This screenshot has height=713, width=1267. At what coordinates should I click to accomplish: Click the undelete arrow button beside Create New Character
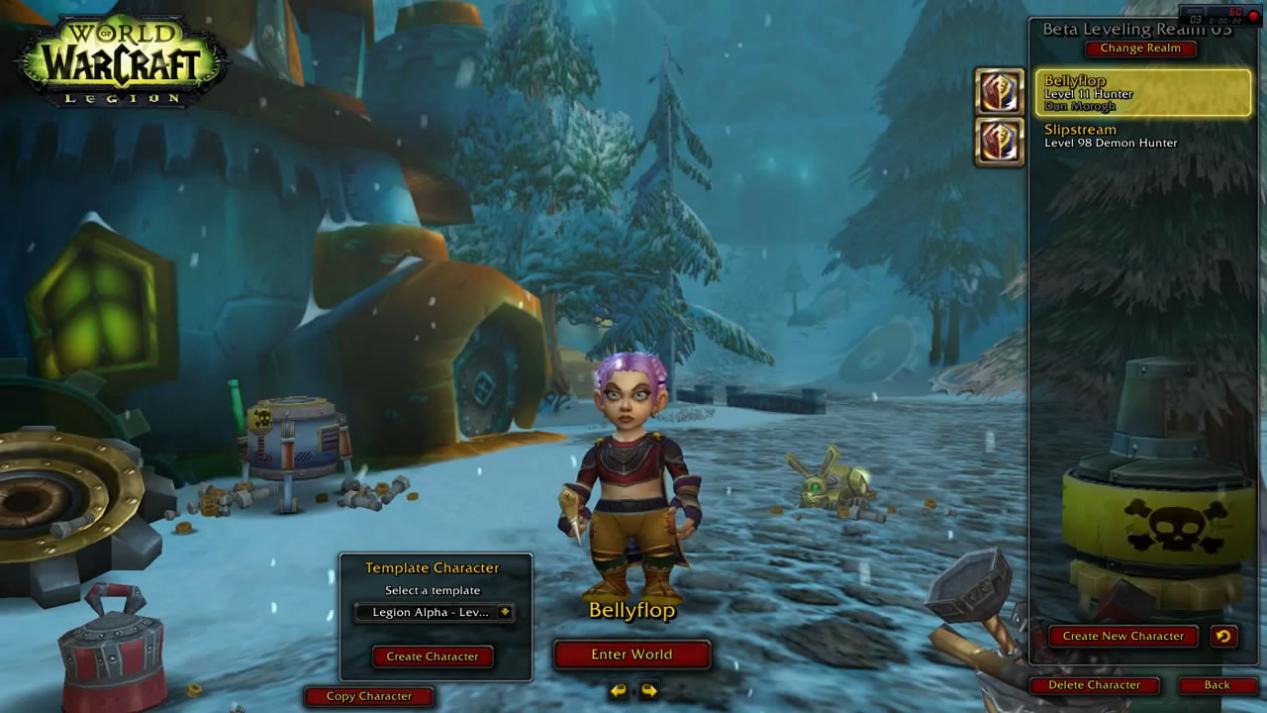(x=1223, y=636)
